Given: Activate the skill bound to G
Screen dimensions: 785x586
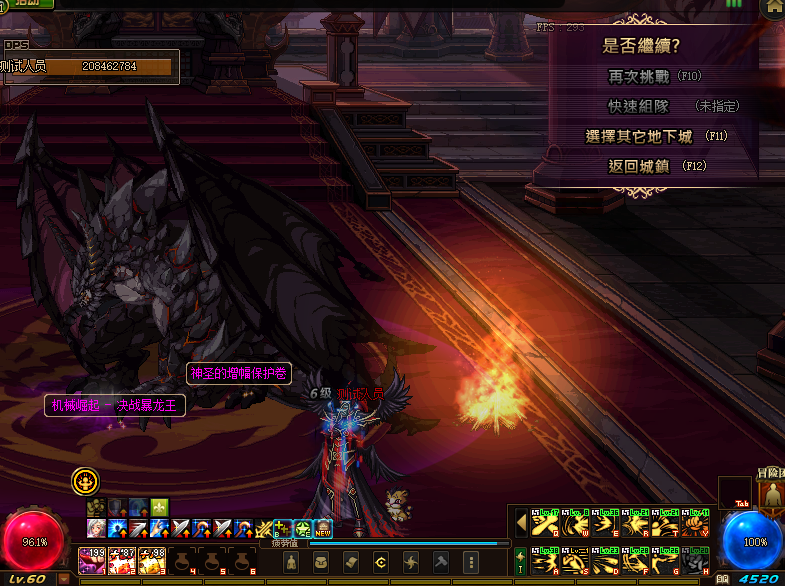Looking at the screenshot, I should (x=666, y=560).
